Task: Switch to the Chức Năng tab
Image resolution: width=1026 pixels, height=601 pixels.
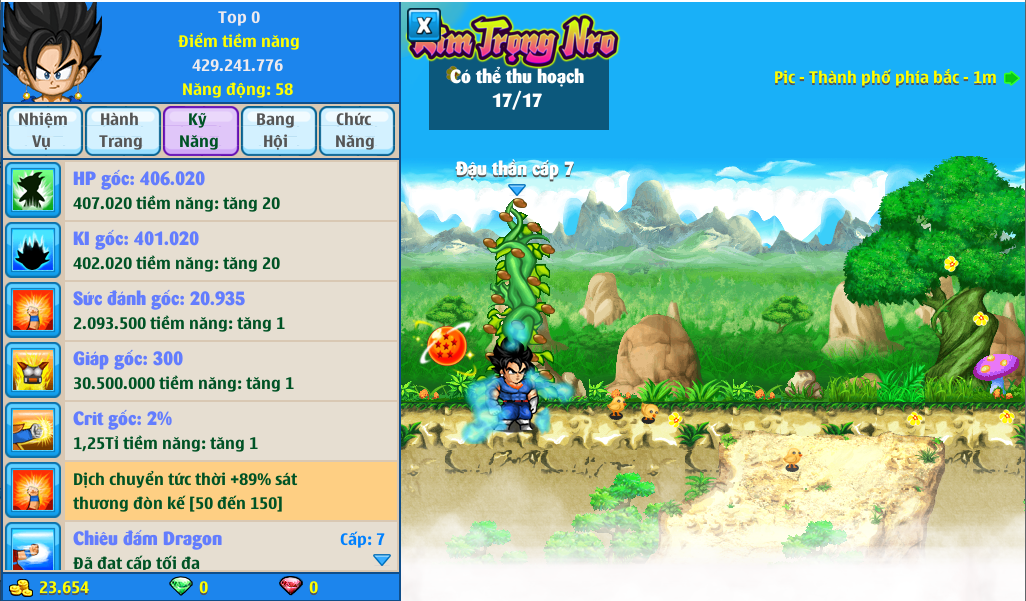Action: (355, 131)
